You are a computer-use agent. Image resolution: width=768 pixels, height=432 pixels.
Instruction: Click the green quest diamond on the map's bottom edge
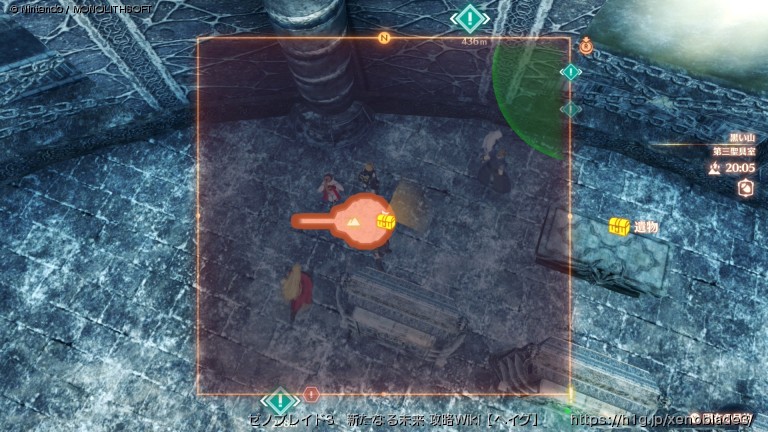pos(281,399)
